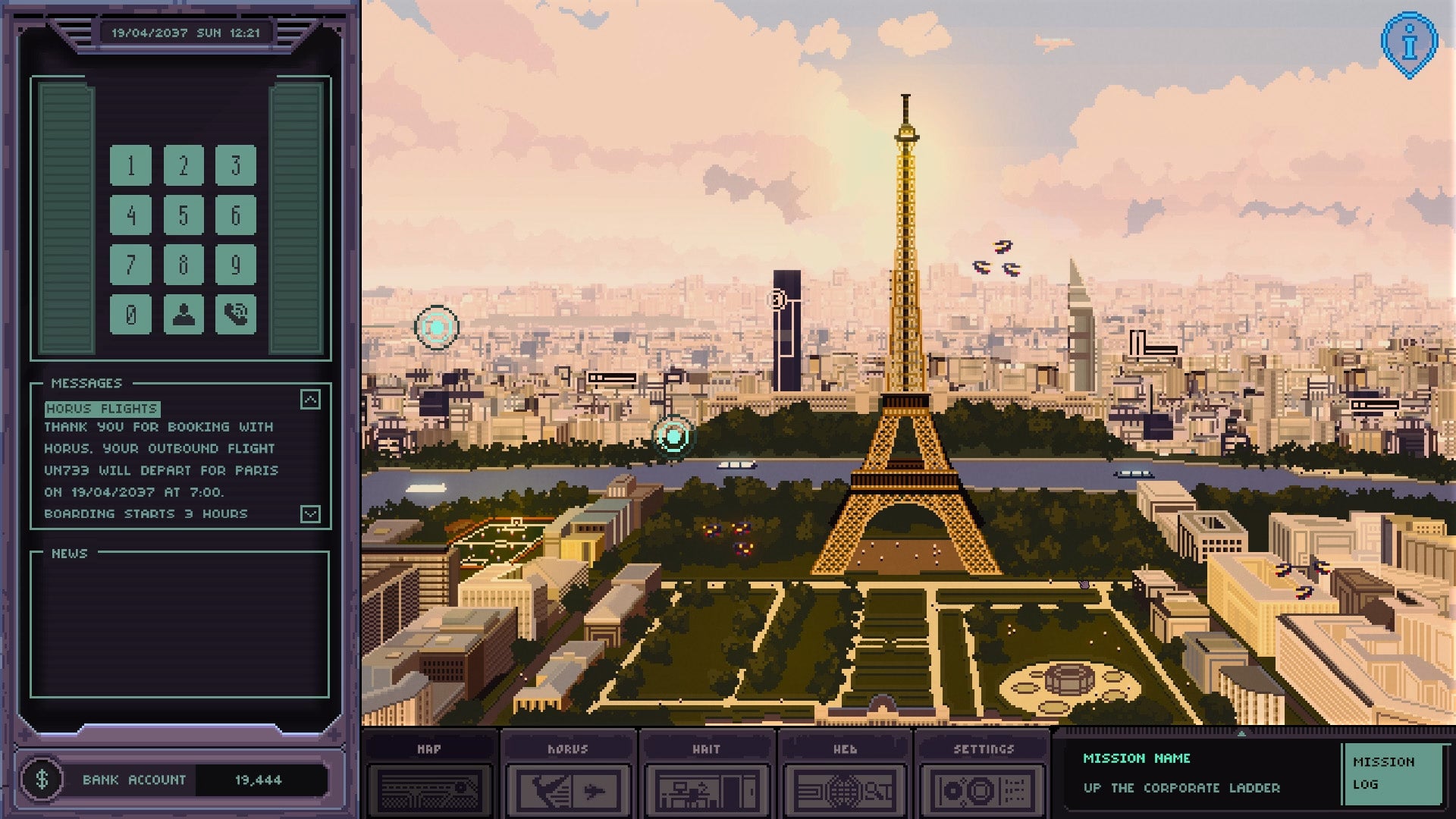The width and height of the screenshot is (1456, 819).
Task: Click the teal objective marker near the Seine
Action: click(673, 436)
